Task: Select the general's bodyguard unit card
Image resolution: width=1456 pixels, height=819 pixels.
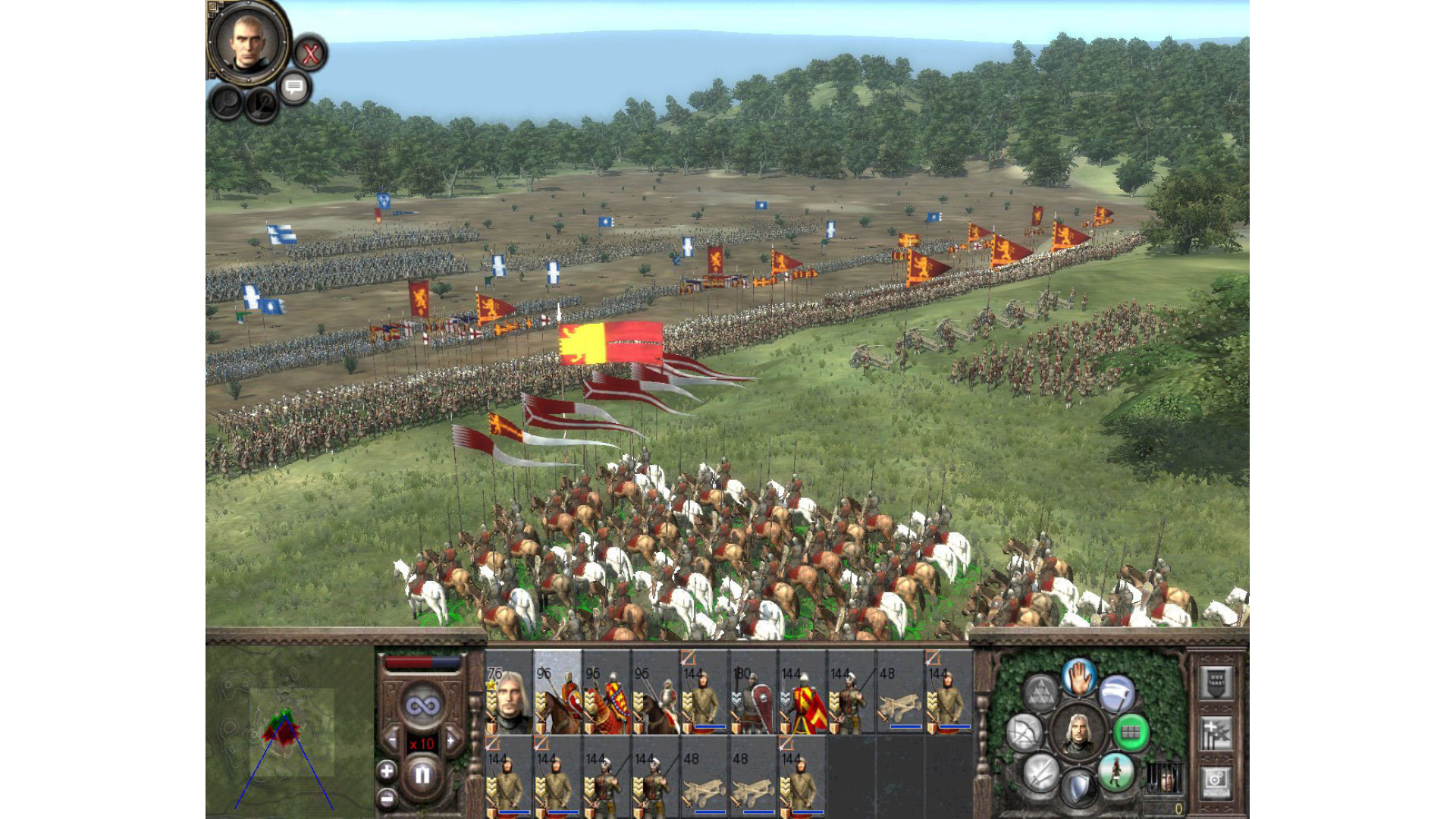Action: (508, 693)
